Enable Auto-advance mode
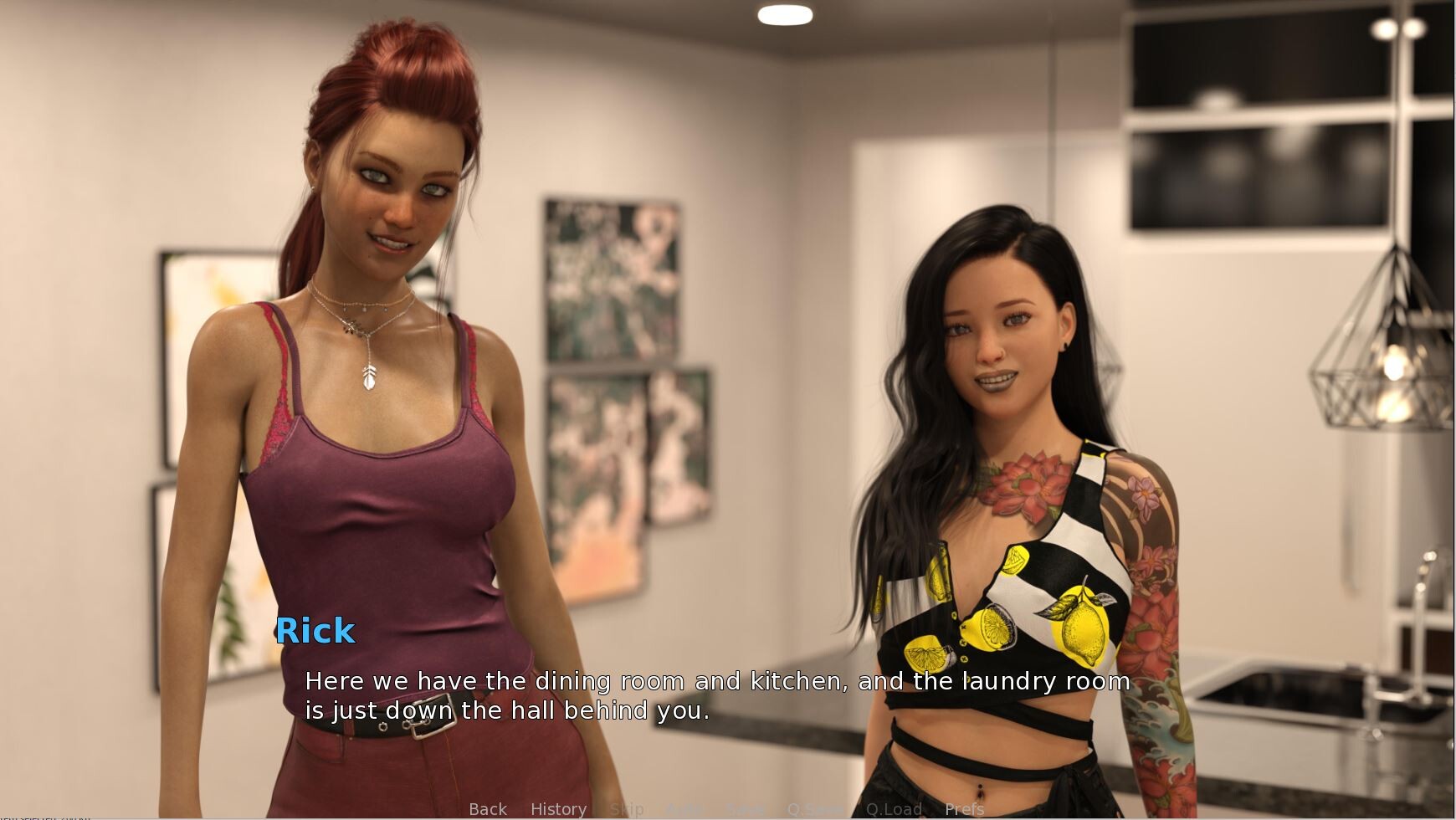The height and width of the screenshot is (820, 1456). [684, 809]
